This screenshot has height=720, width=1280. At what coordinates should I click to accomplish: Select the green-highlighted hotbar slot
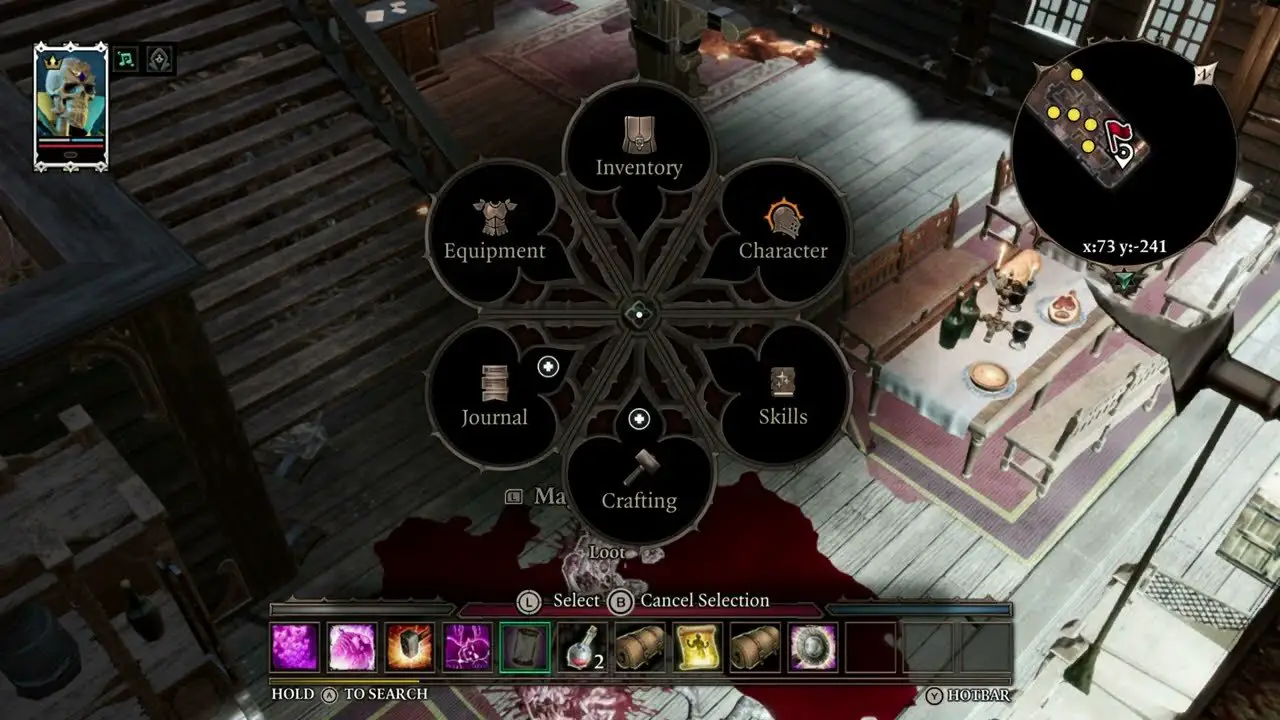click(525, 647)
